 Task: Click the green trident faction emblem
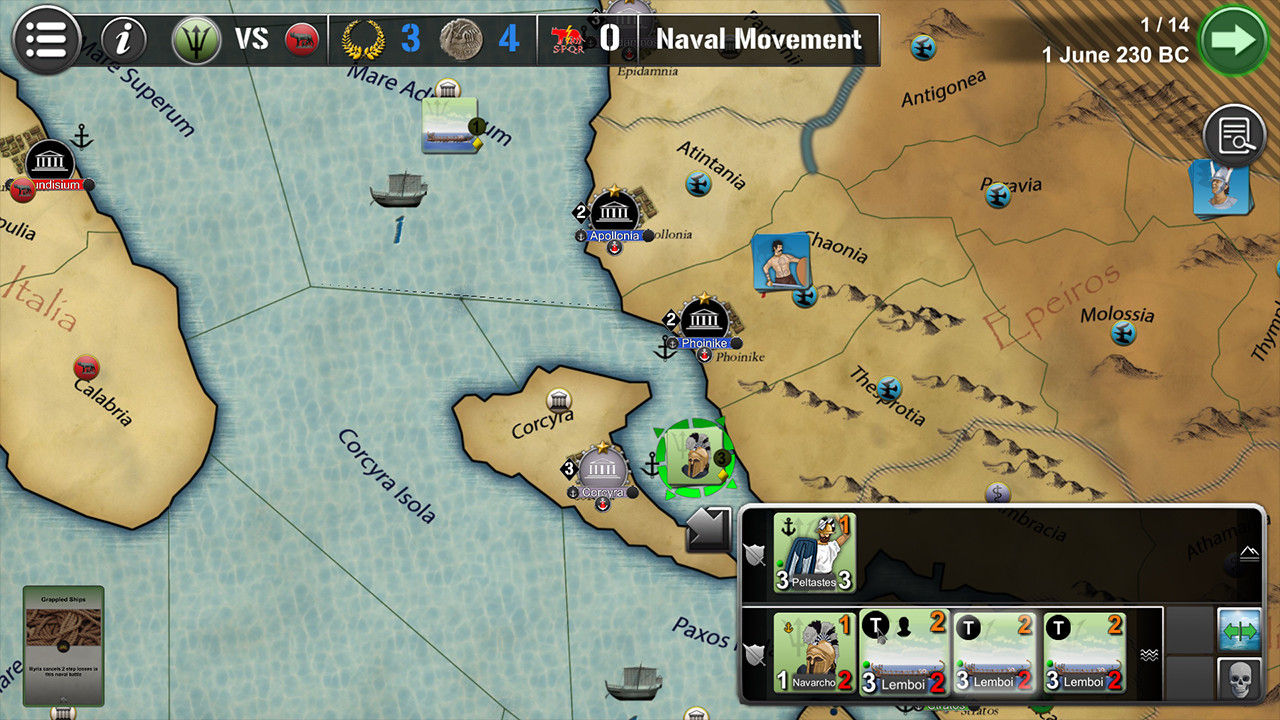[x=197, y=40]
